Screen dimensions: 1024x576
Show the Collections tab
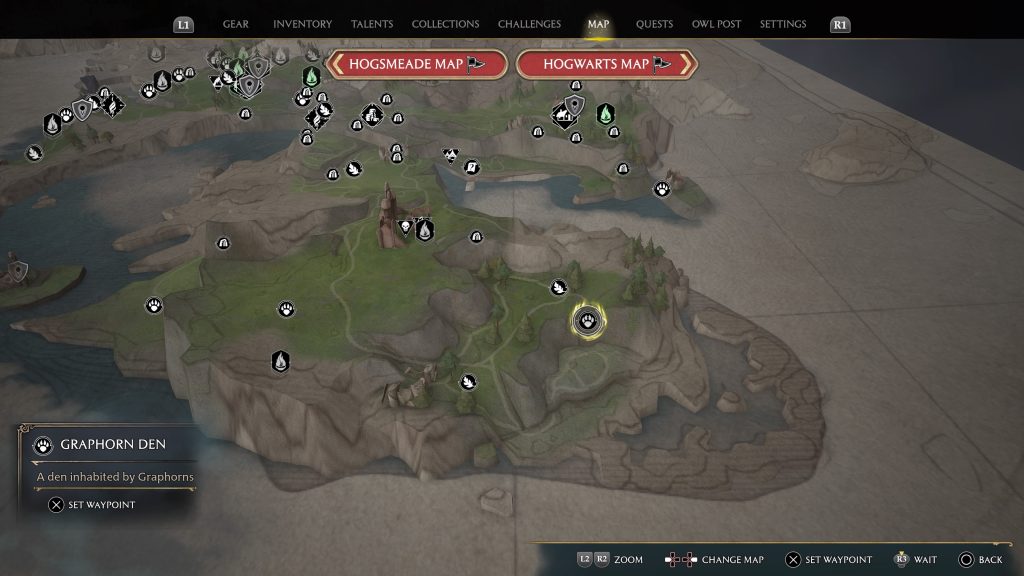click(445, 24)
